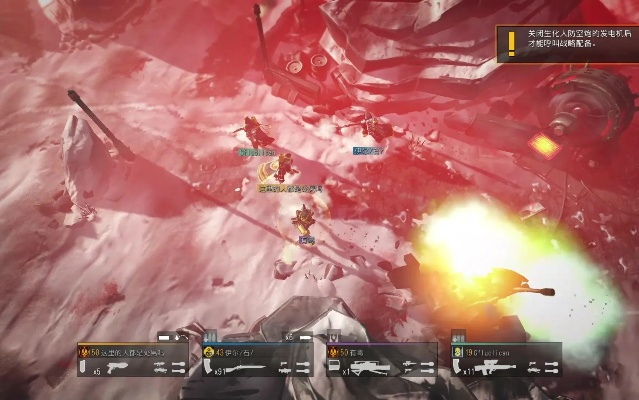Select the level 19 player status panel
This screenshot has height=400, width=639.
(505, 360)
